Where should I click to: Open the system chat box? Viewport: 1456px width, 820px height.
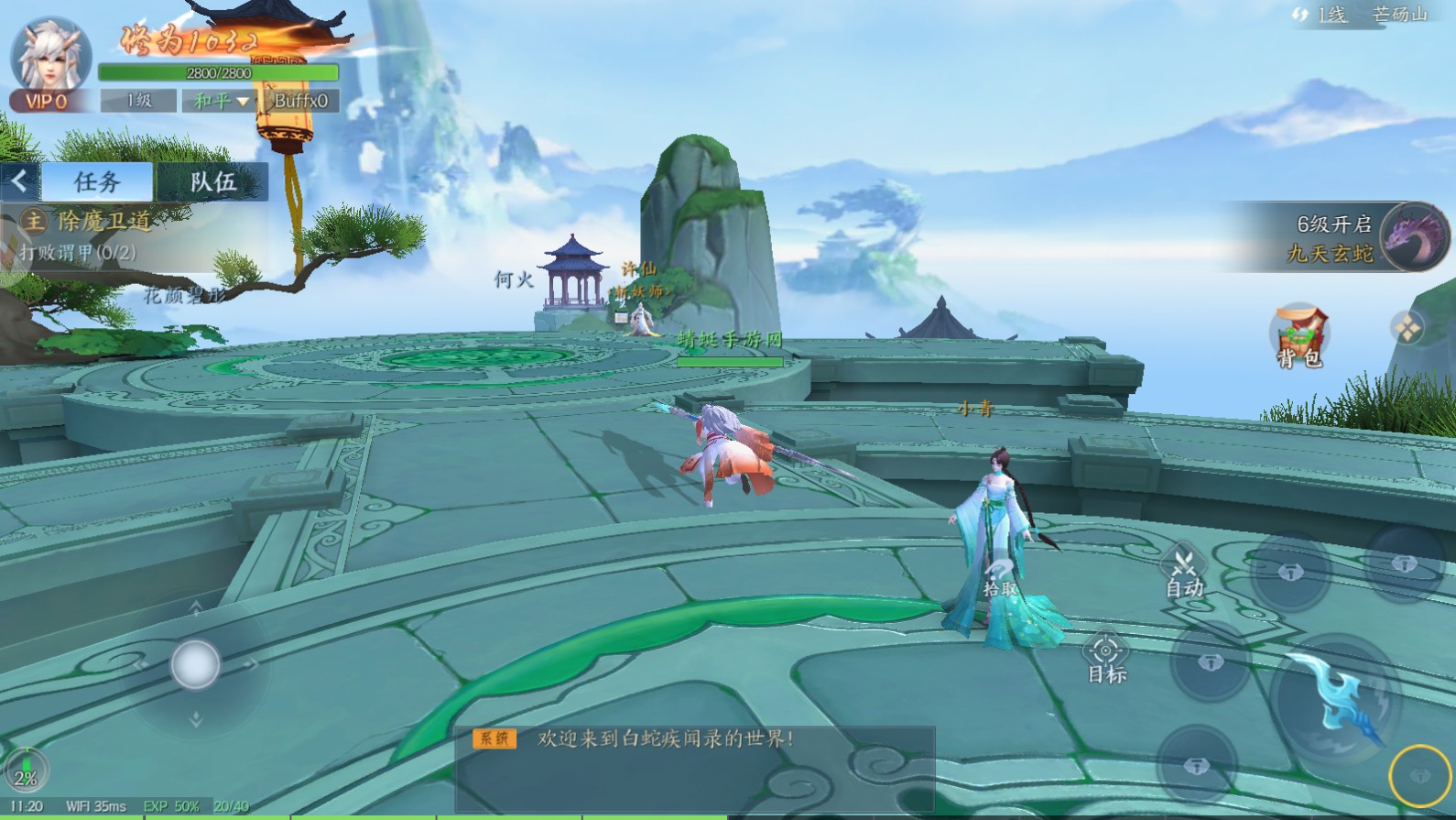coord(694,768)
